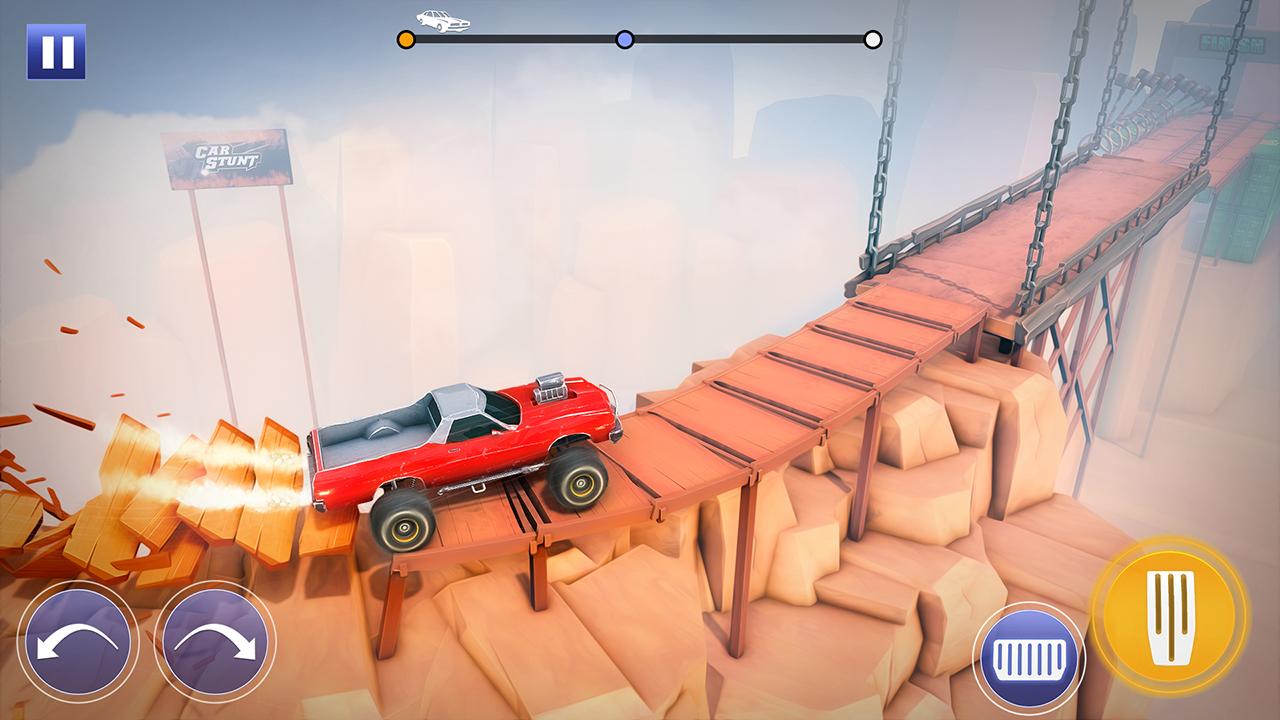Tilt the car backward with left arrow
Viewport: 1280px width, 720px height.
[77, 641]
